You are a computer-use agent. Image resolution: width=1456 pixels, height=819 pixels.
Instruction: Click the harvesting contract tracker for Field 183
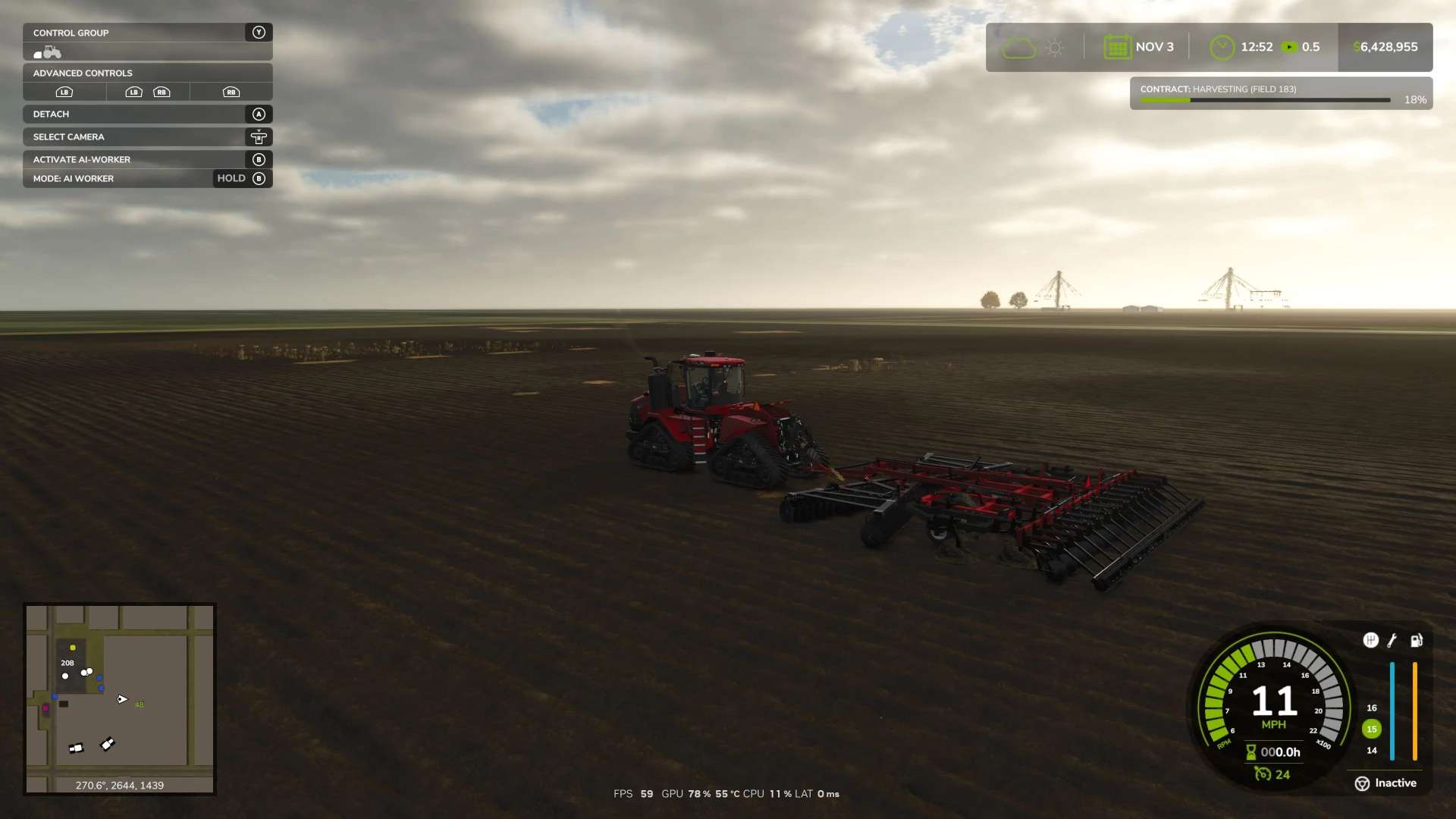1280,93
